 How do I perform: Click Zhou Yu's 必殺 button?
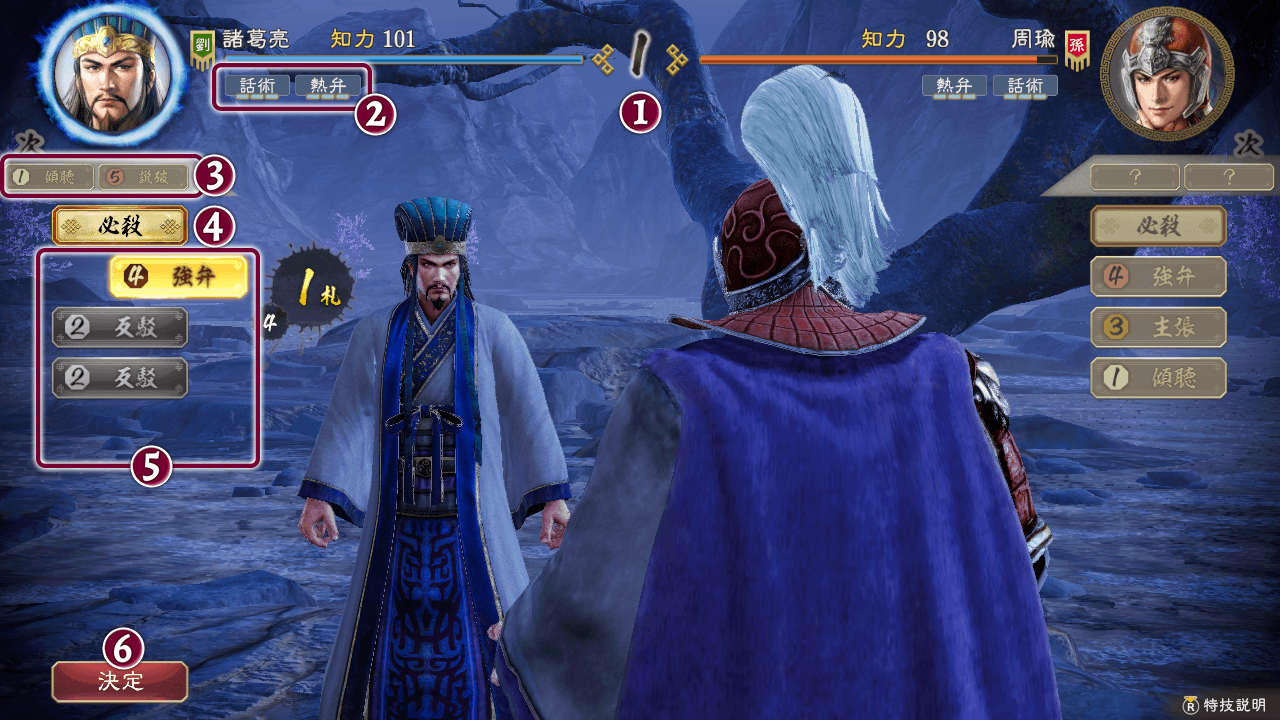tap(1158, 226)
